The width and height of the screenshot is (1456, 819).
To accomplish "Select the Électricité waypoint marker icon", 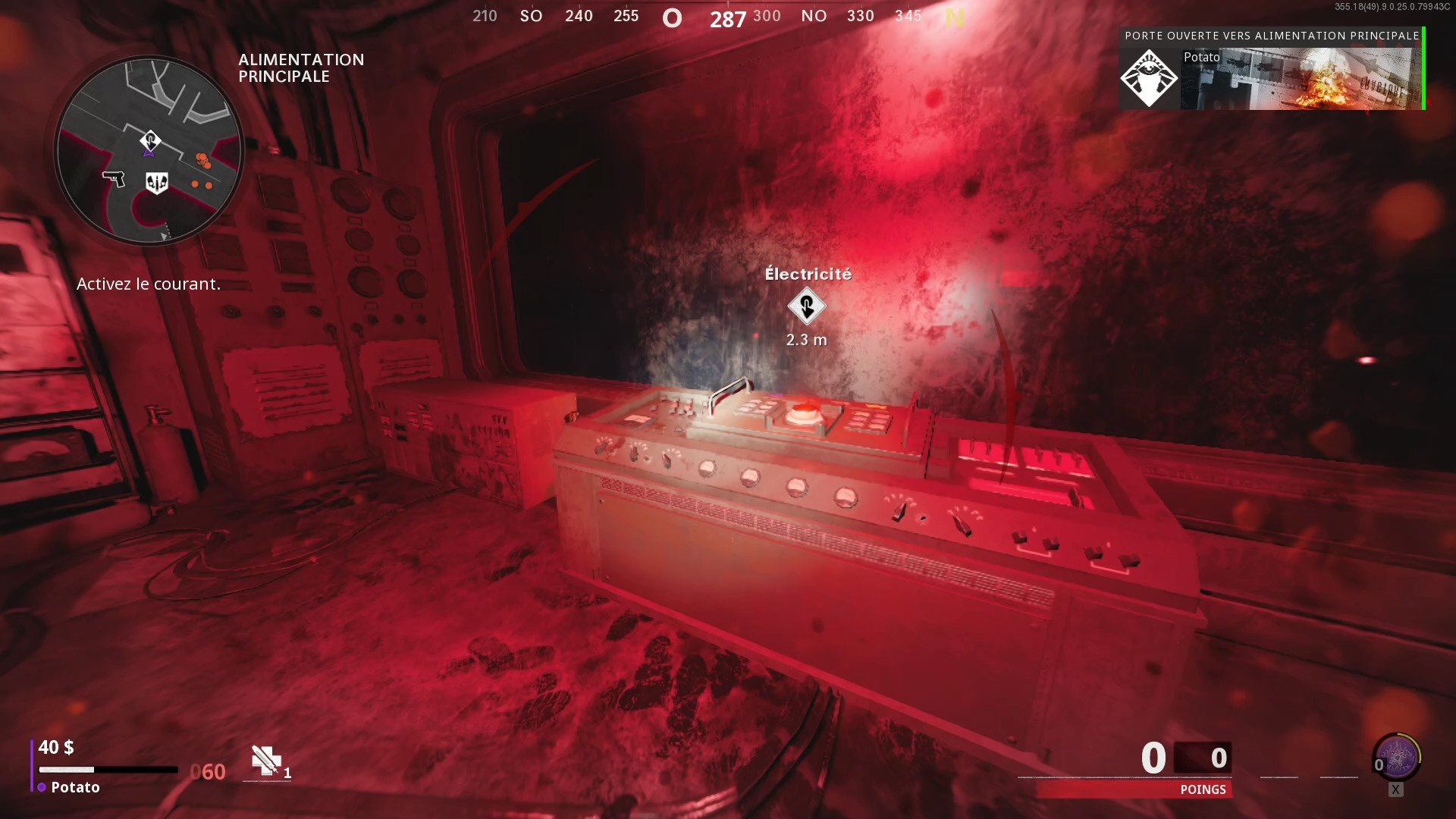I will pyautogui.click(x=806, y=308).
